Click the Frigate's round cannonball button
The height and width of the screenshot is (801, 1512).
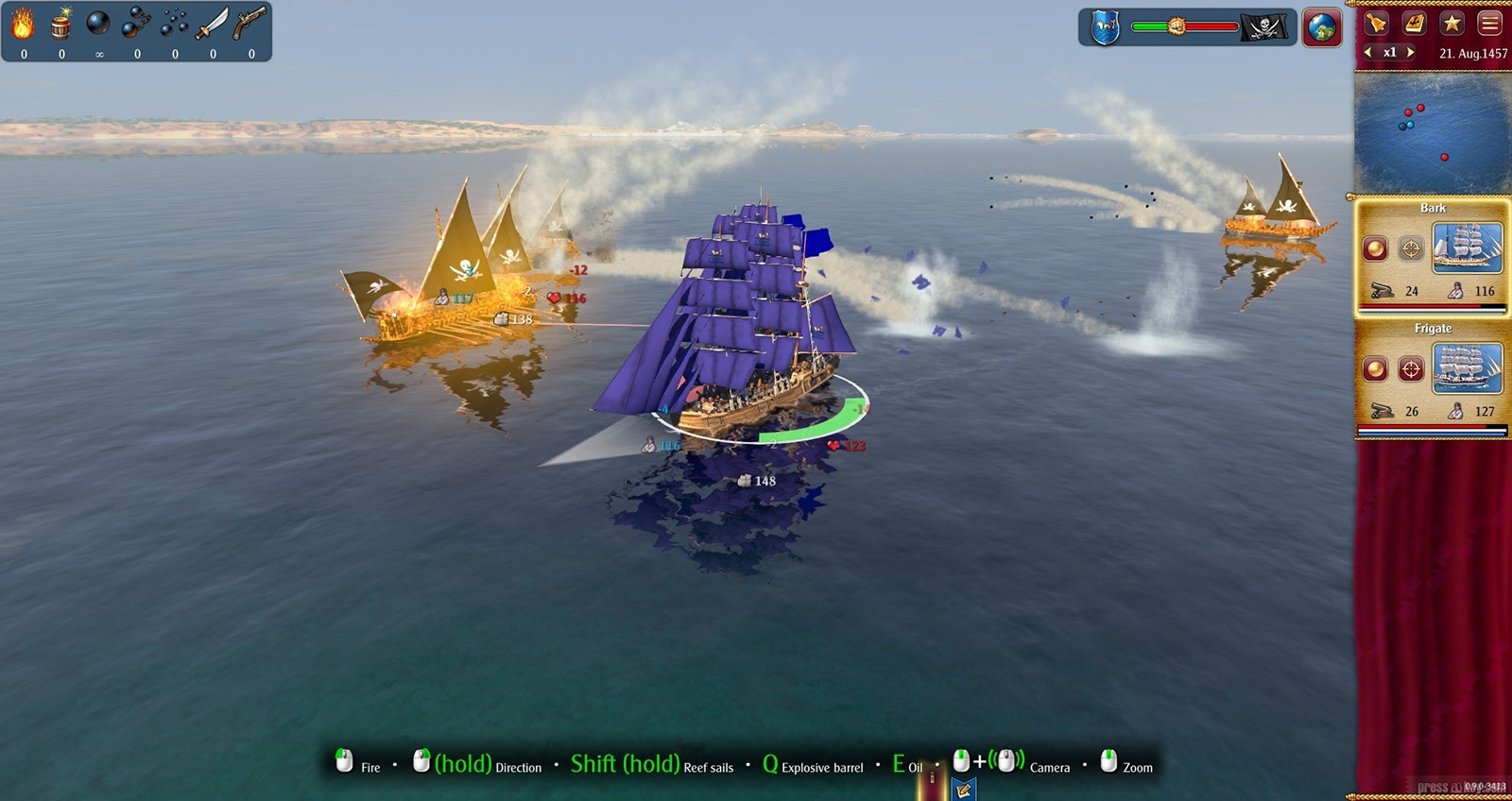pos(1375,368)
